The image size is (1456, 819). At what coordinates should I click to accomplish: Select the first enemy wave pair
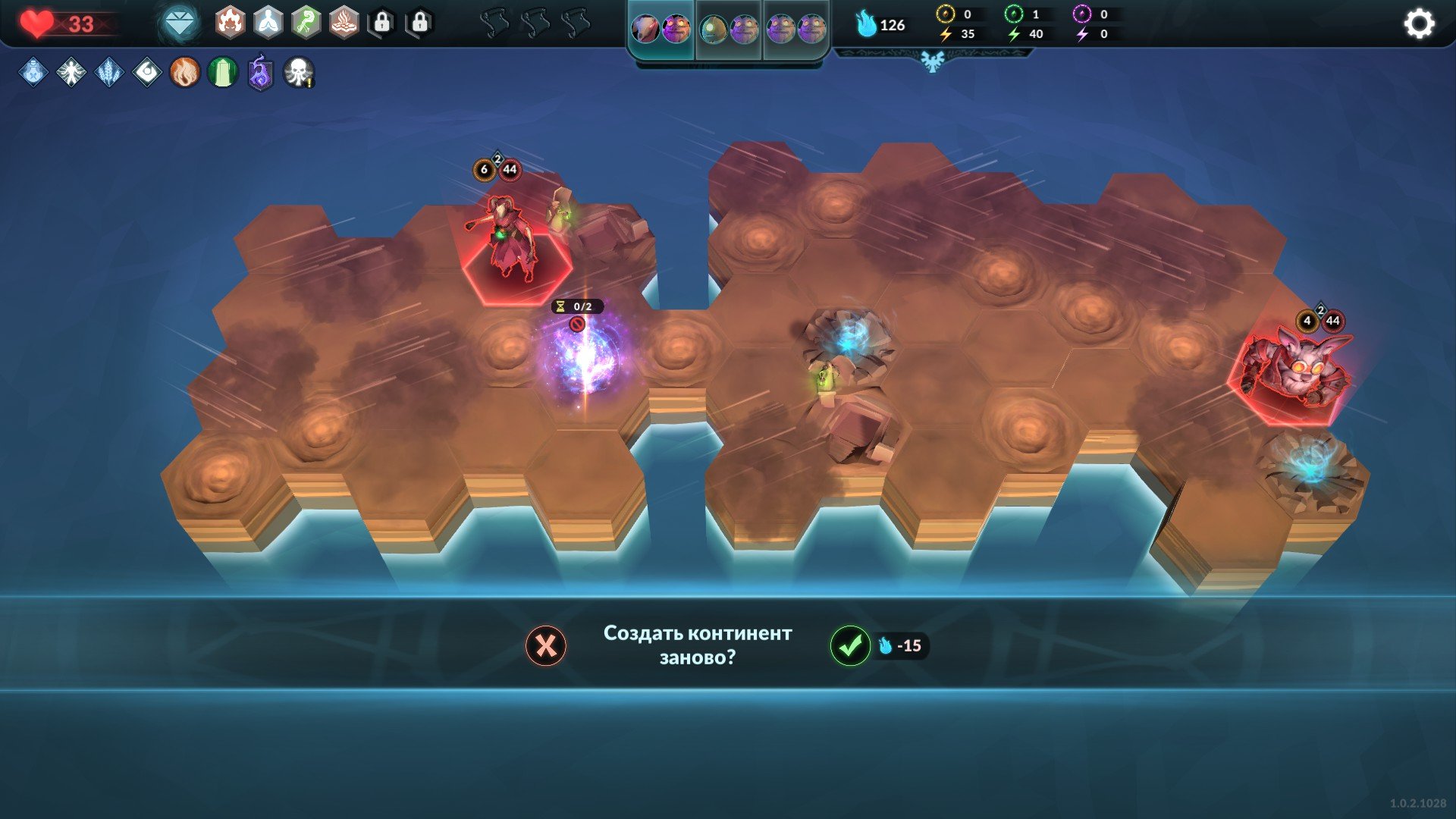coord(661,30)
